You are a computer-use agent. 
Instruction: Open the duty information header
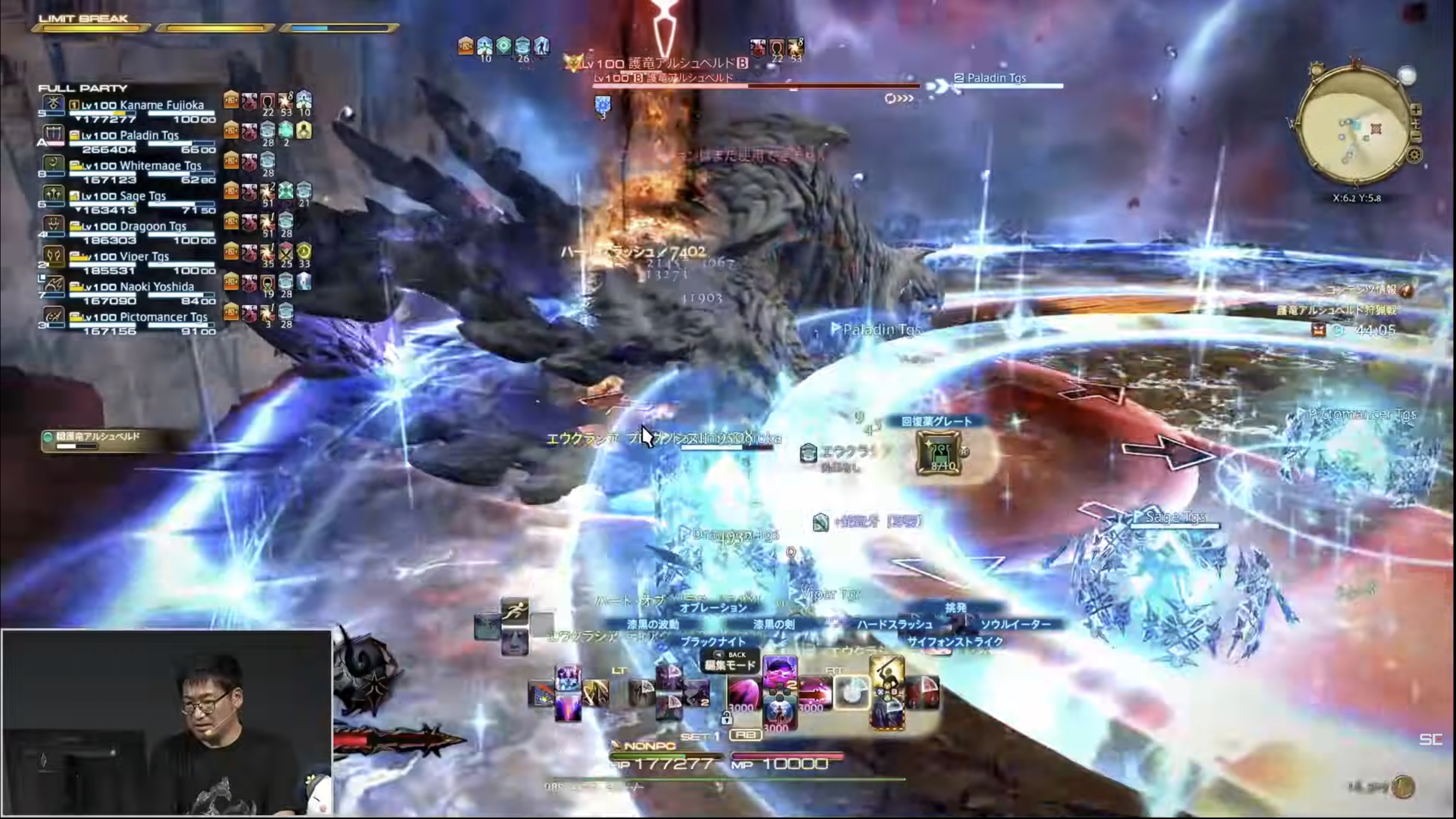point(1368,290)
